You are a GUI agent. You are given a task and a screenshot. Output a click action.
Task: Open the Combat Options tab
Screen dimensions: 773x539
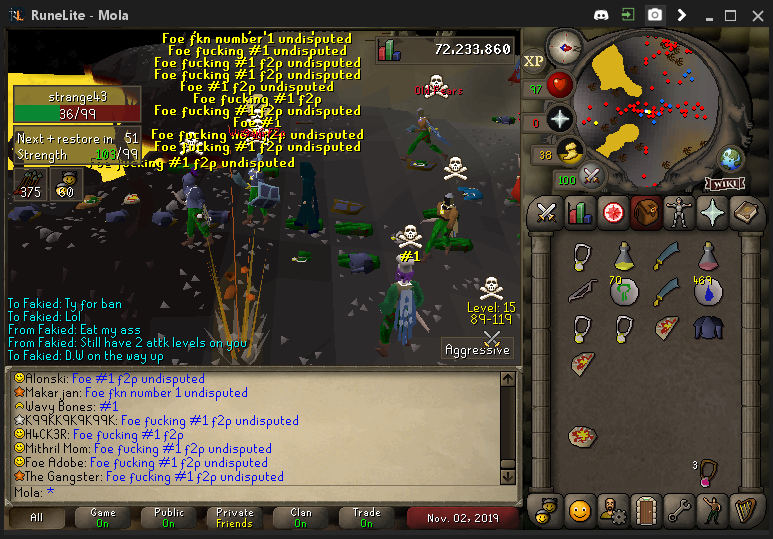point(546,213)
